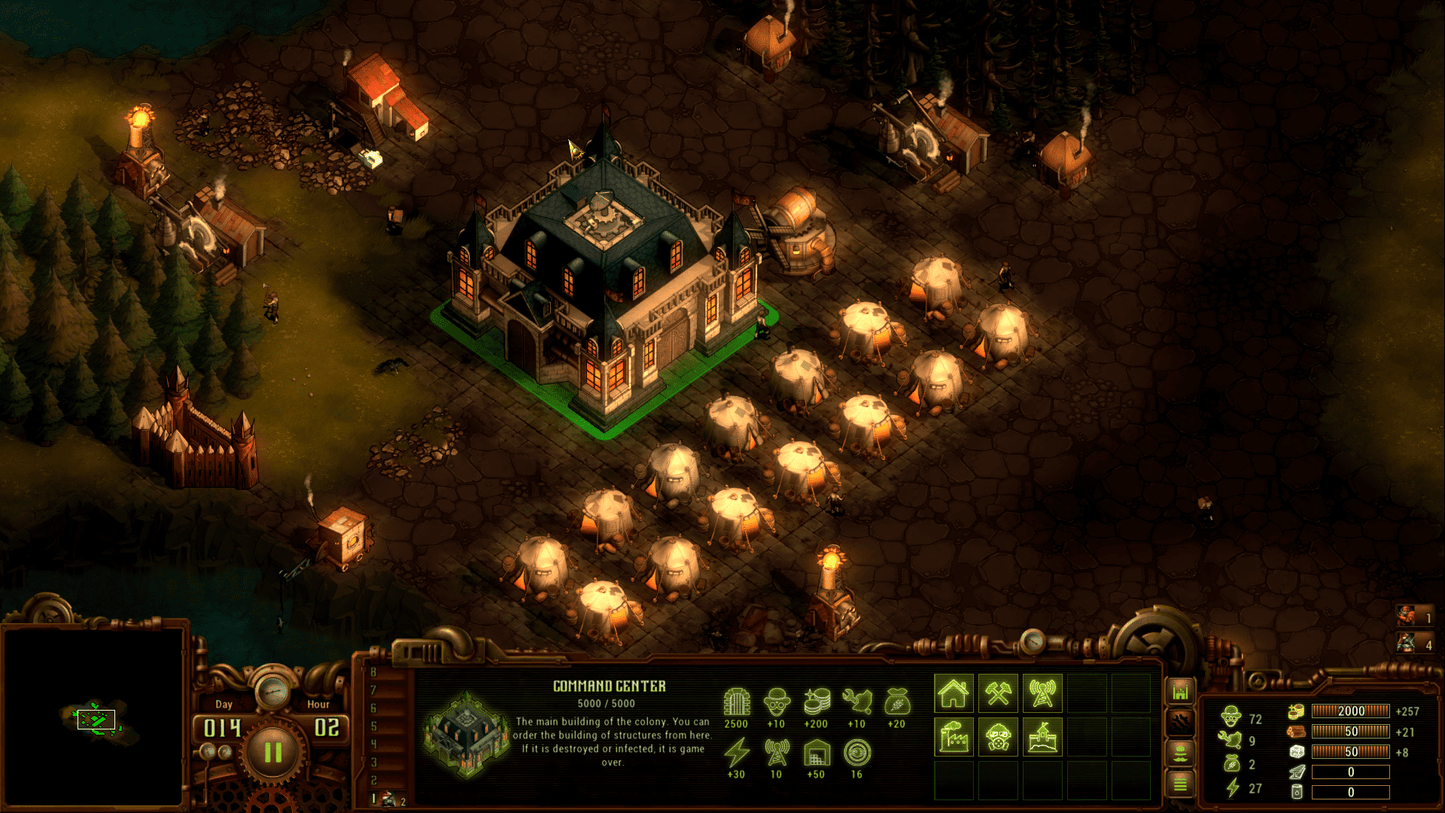Open the Dwellings house building category
The image size is (1445, 813).
[x=954, y=691]
